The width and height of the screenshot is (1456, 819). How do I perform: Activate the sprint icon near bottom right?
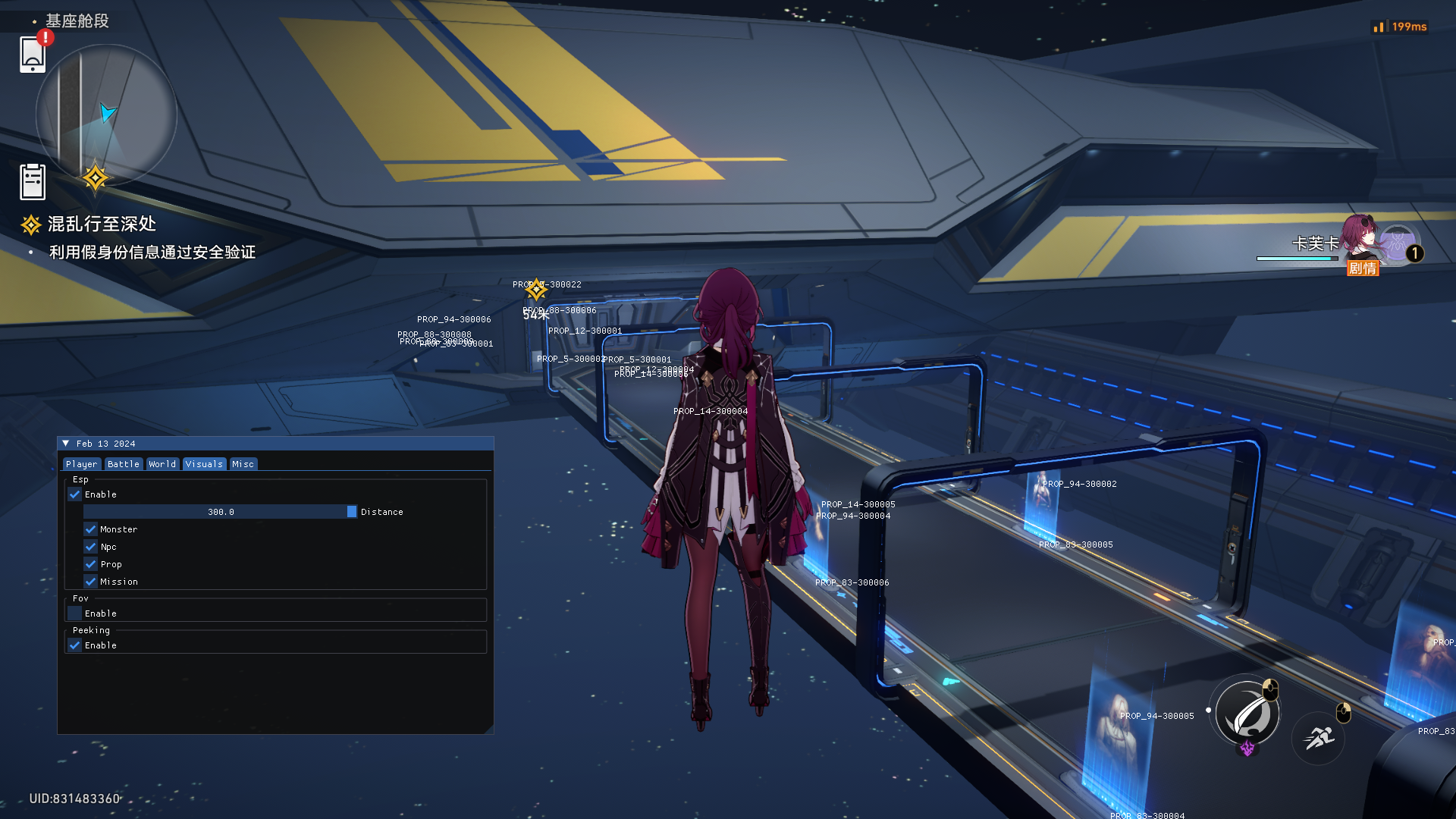click(x=1319, y=738)
